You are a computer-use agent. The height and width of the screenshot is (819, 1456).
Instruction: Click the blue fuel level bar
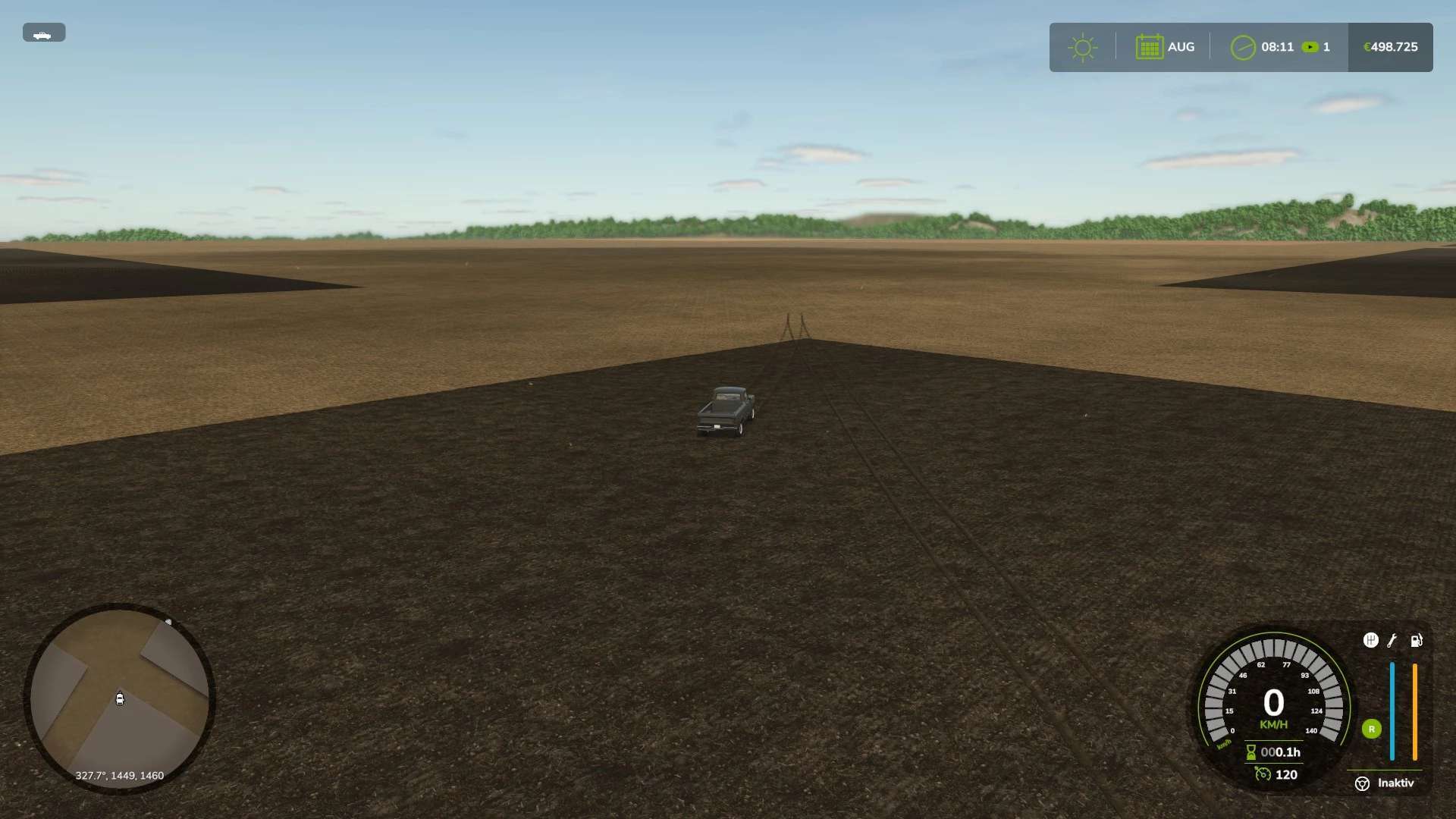tap(1392, 711)
